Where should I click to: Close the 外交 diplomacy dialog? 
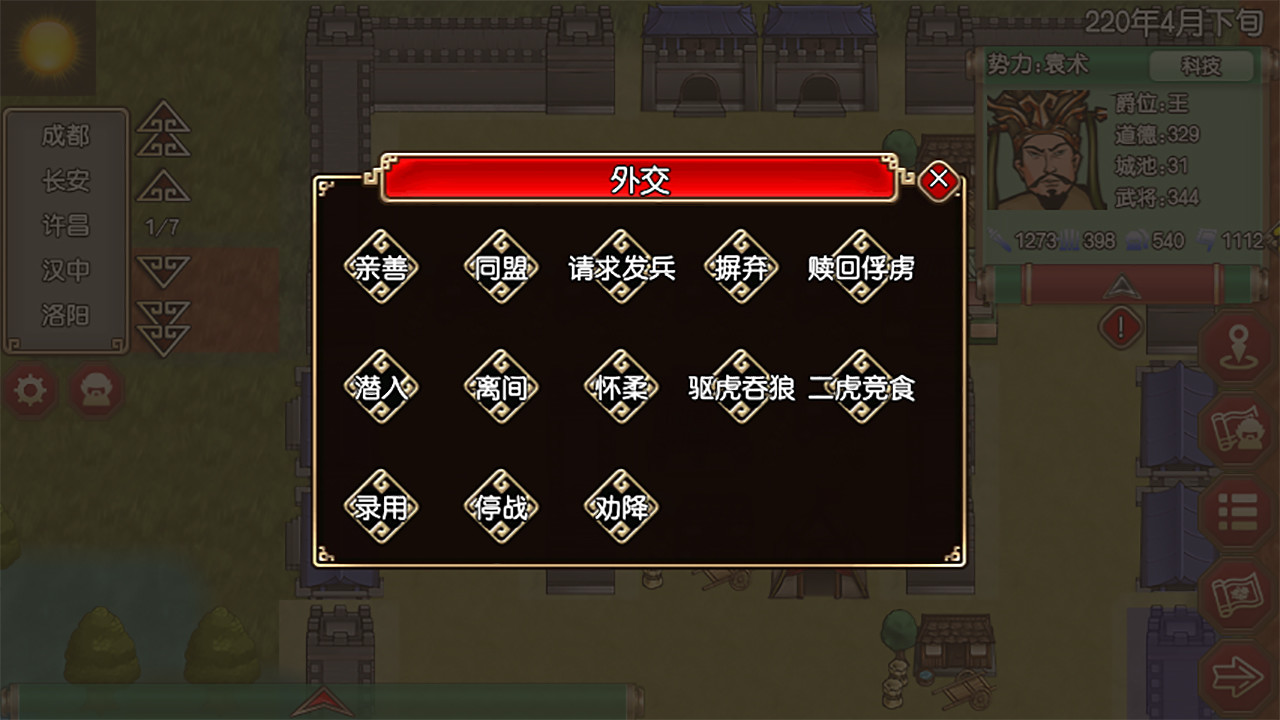point(938,179)
